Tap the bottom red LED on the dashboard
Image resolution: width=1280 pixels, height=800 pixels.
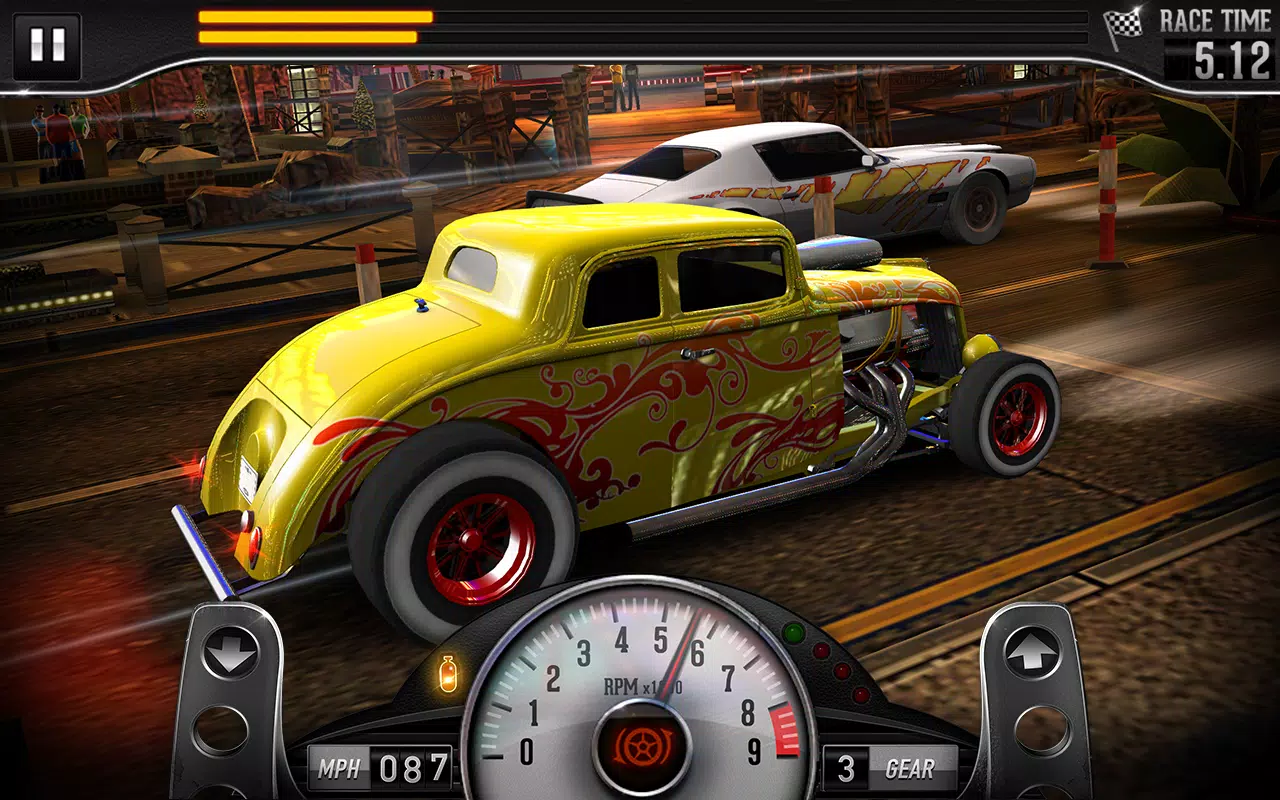click(x=859, y=693)
